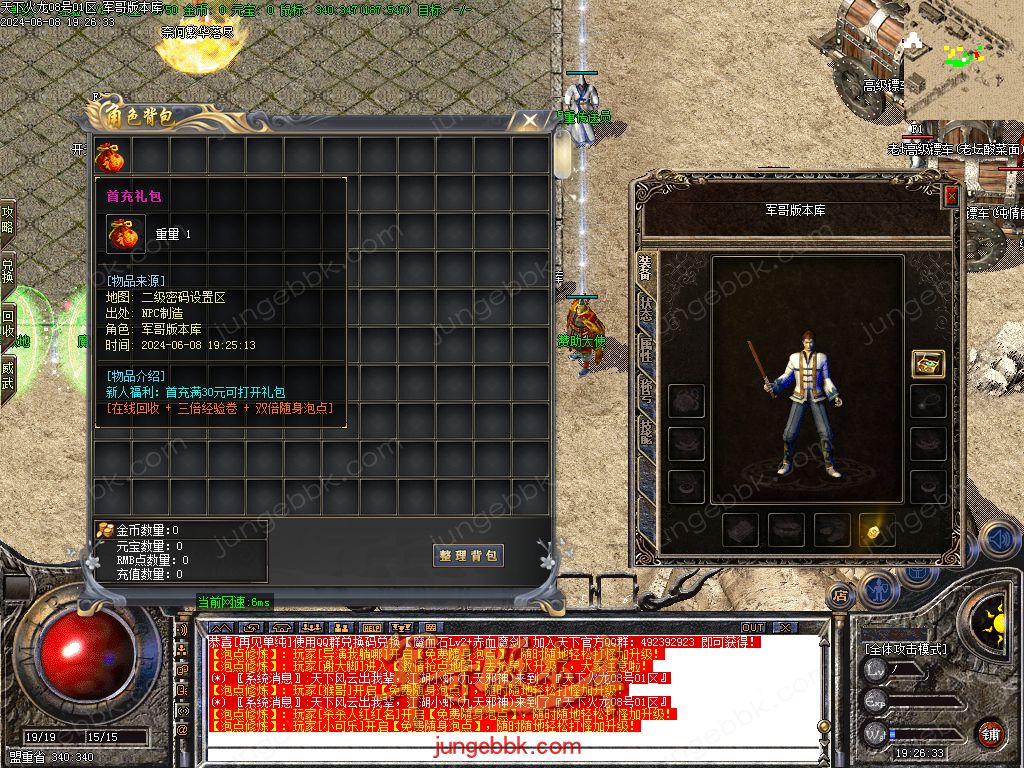Open the 攻略 guide side tab

[x=8, y=220]
